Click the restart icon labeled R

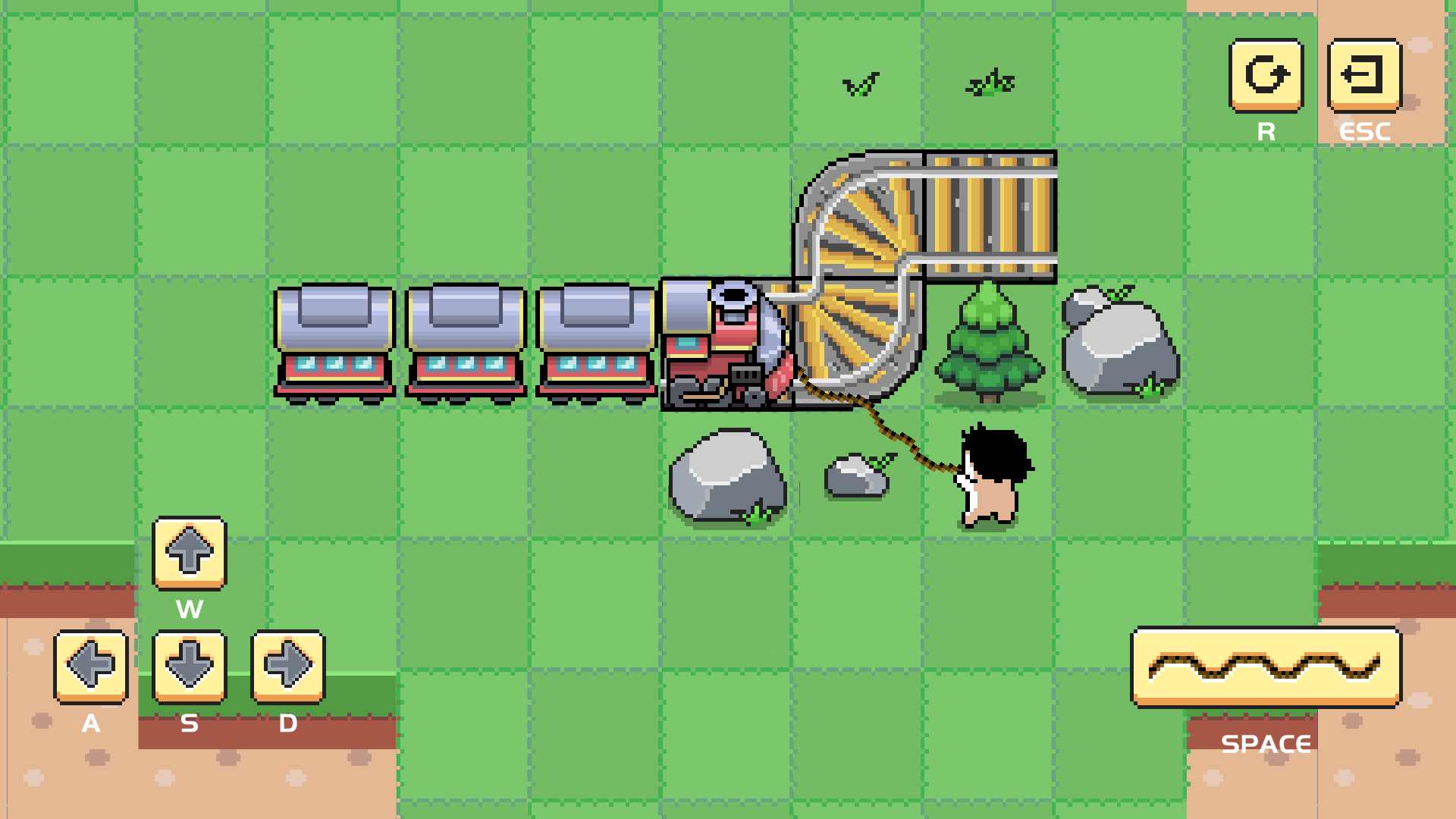pyautogui.click(x=1265, y=76)
